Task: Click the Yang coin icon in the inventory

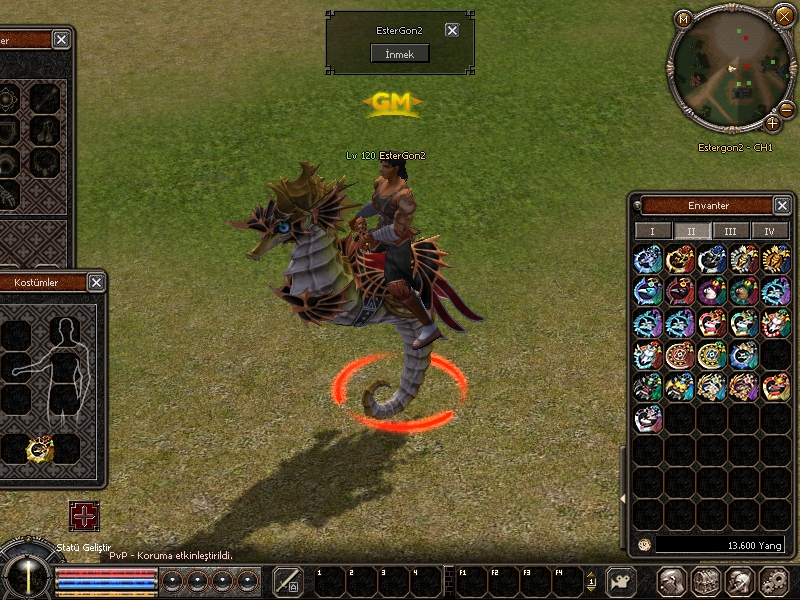Action: [x=645, y=545]
